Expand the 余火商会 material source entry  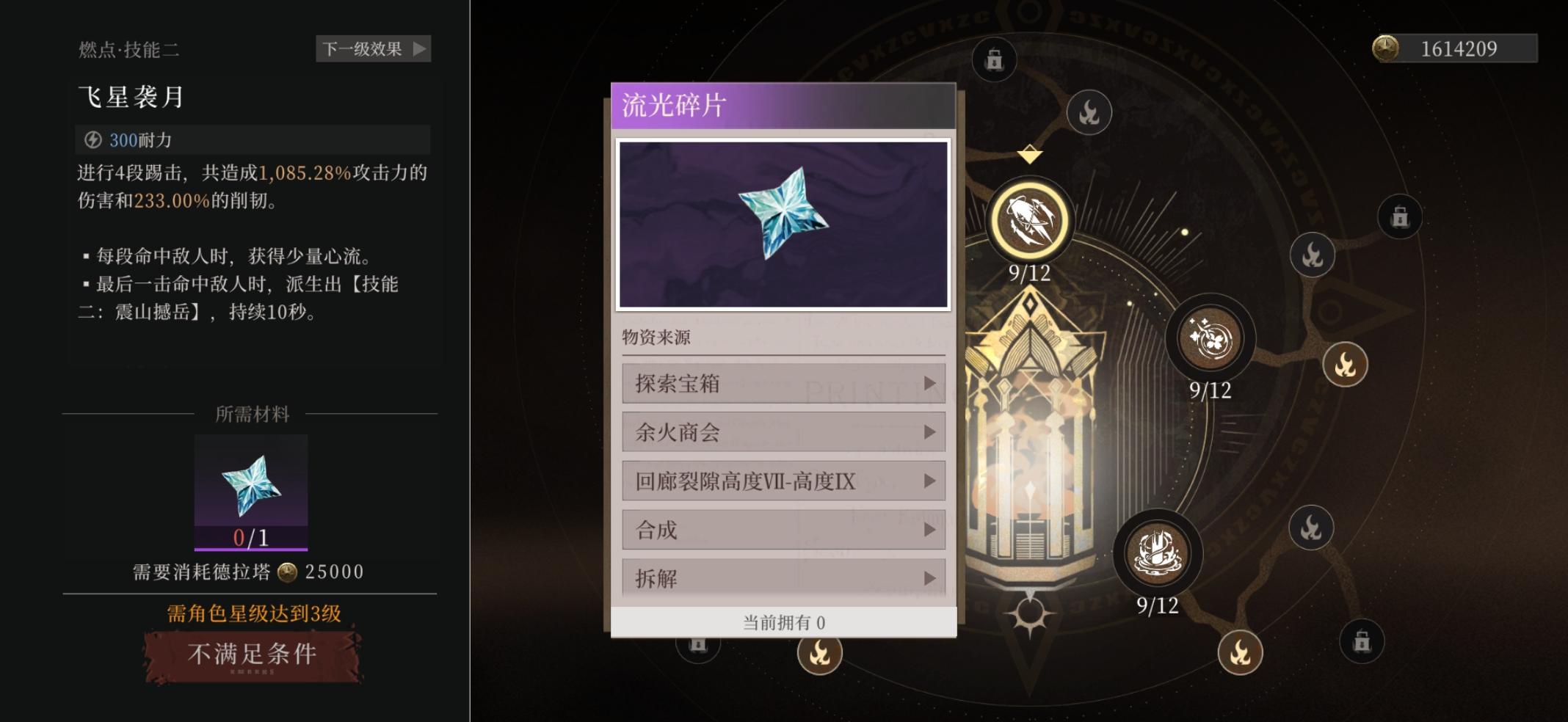[x=783, y=432]
